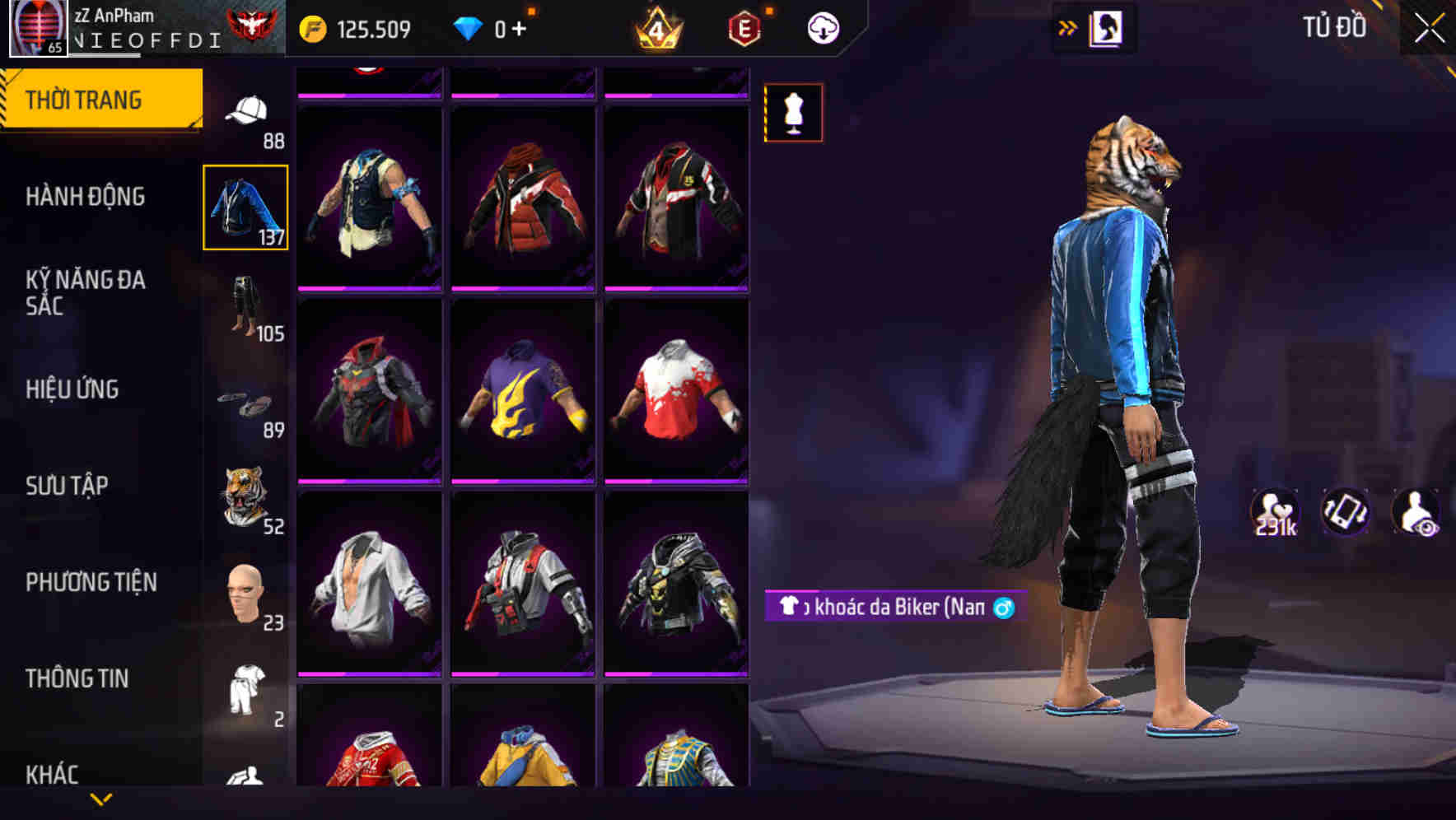The image size is (1456, 820).
Task: Toggle the mannequin display option
Action: coord(793,113)
